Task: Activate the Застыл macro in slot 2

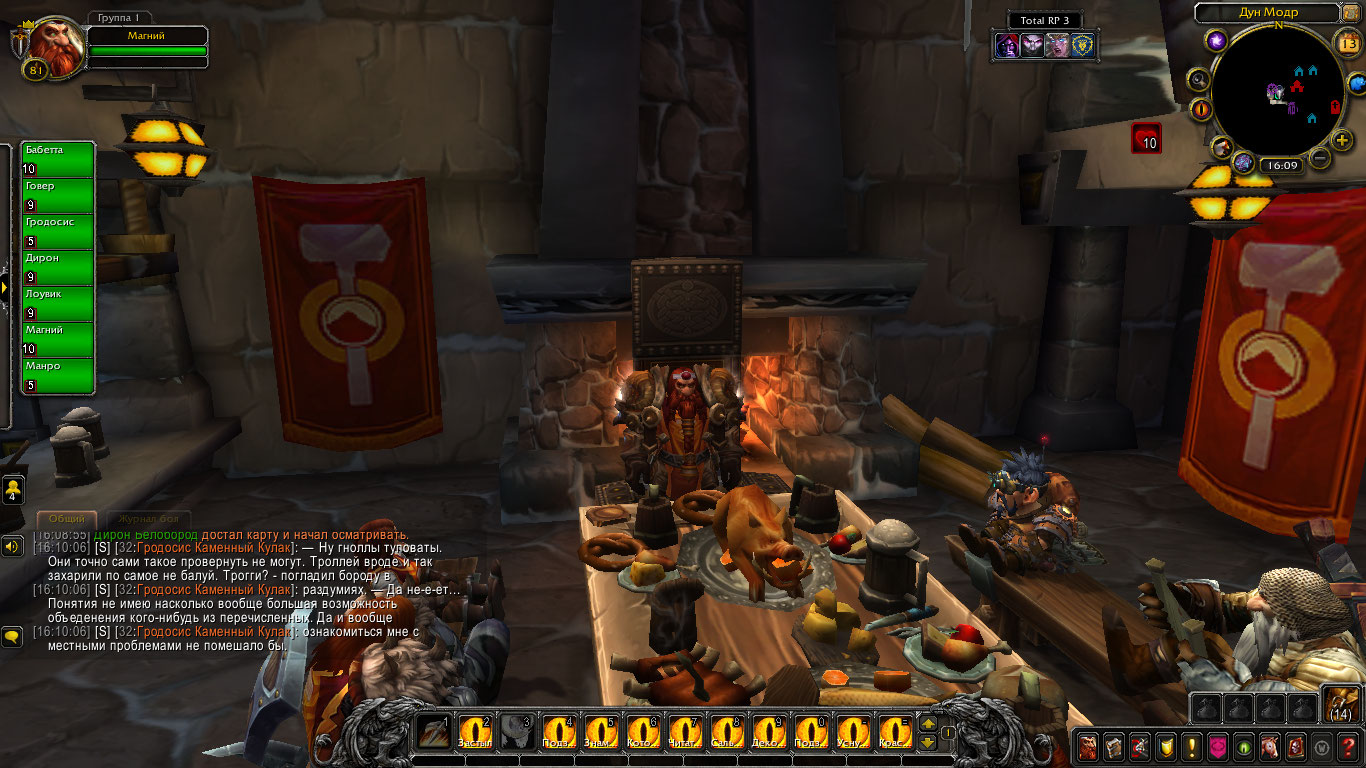Action: pyautogui.click(x=475, y=733)
